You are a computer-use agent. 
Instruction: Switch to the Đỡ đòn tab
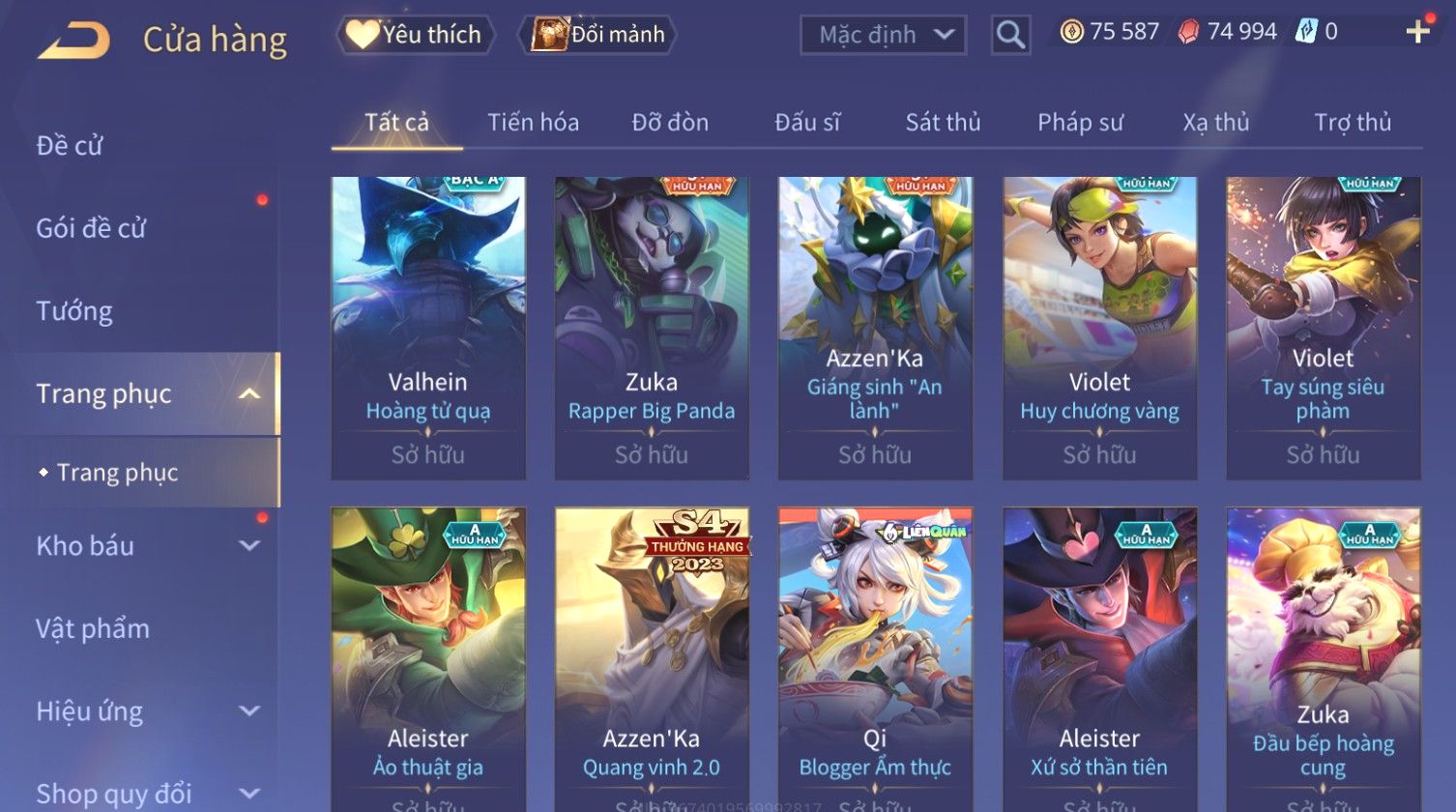[x=670, y=123]
